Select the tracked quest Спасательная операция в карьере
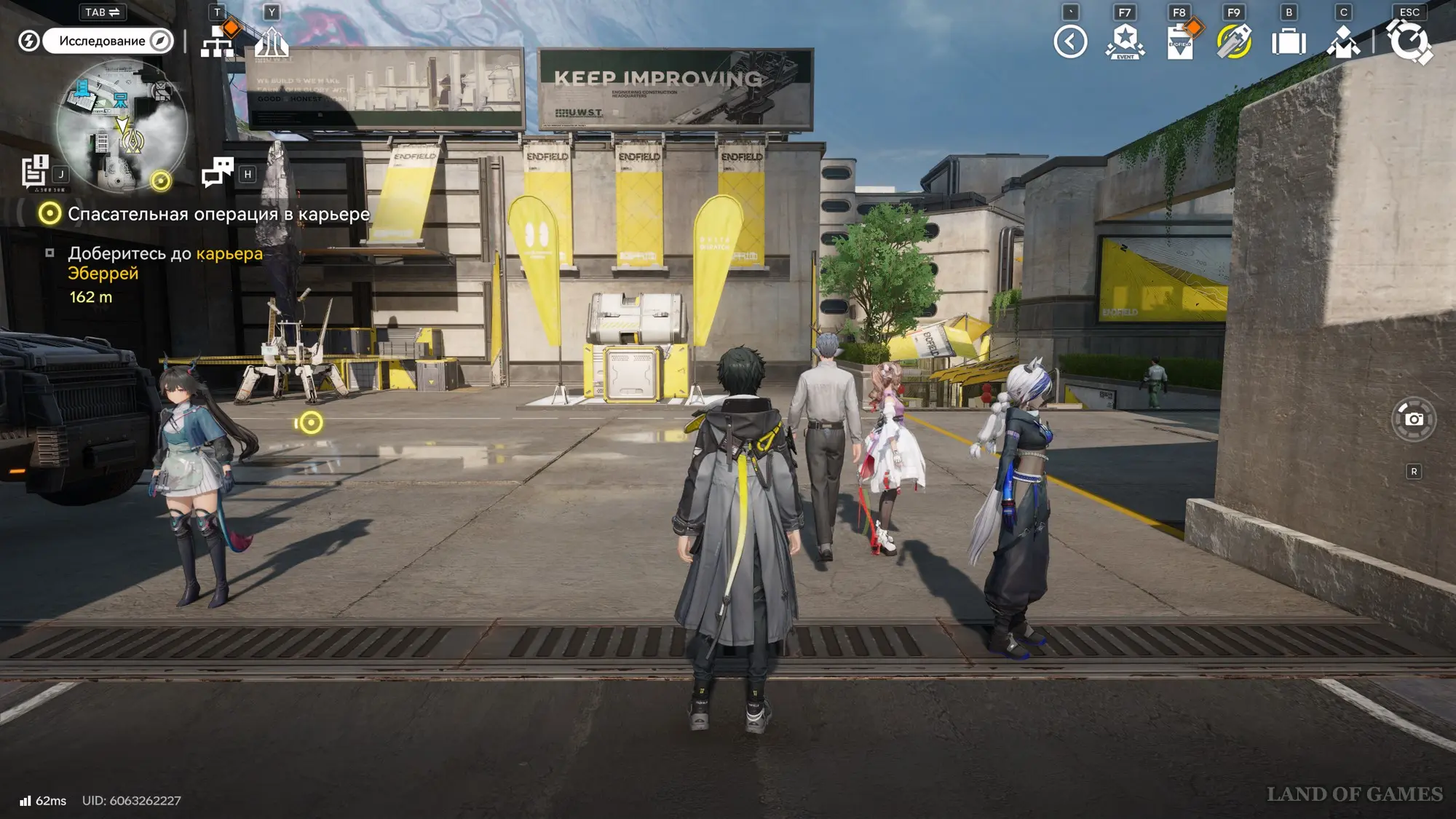 coord(218,214)
